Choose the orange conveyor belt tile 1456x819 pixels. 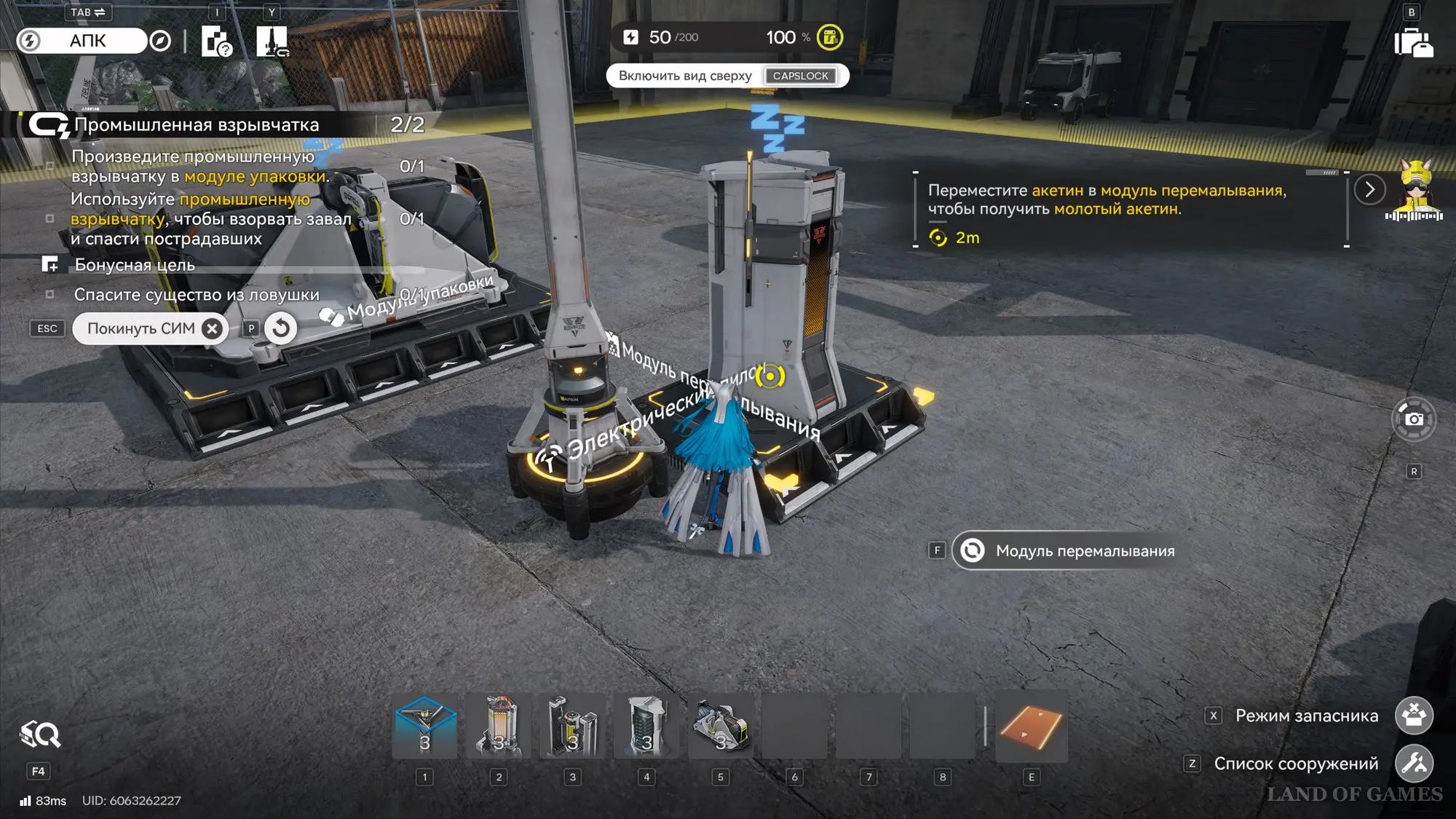click(x=1031, y=727)
